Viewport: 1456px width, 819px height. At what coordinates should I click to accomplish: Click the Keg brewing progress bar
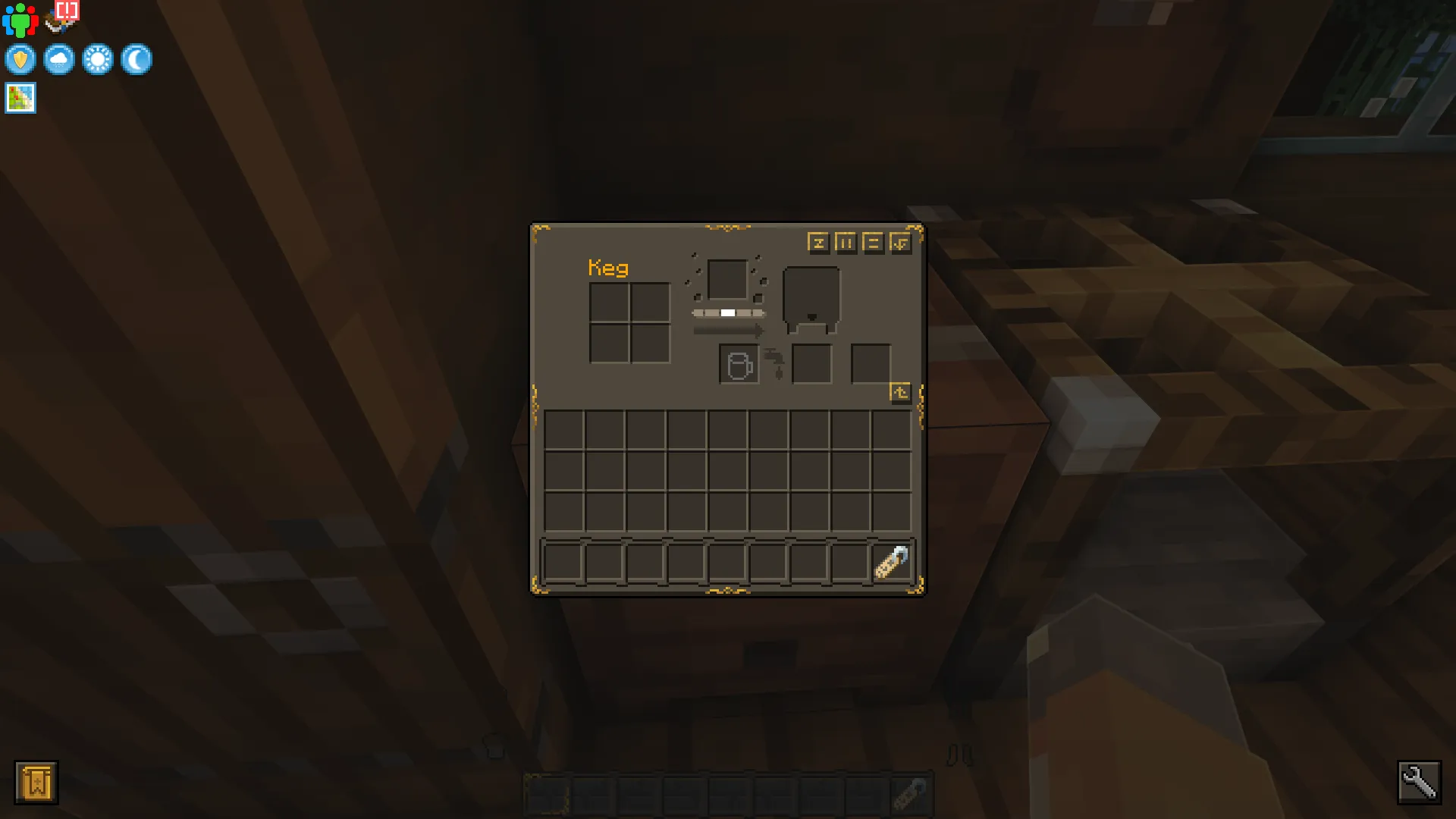[726, 311]
